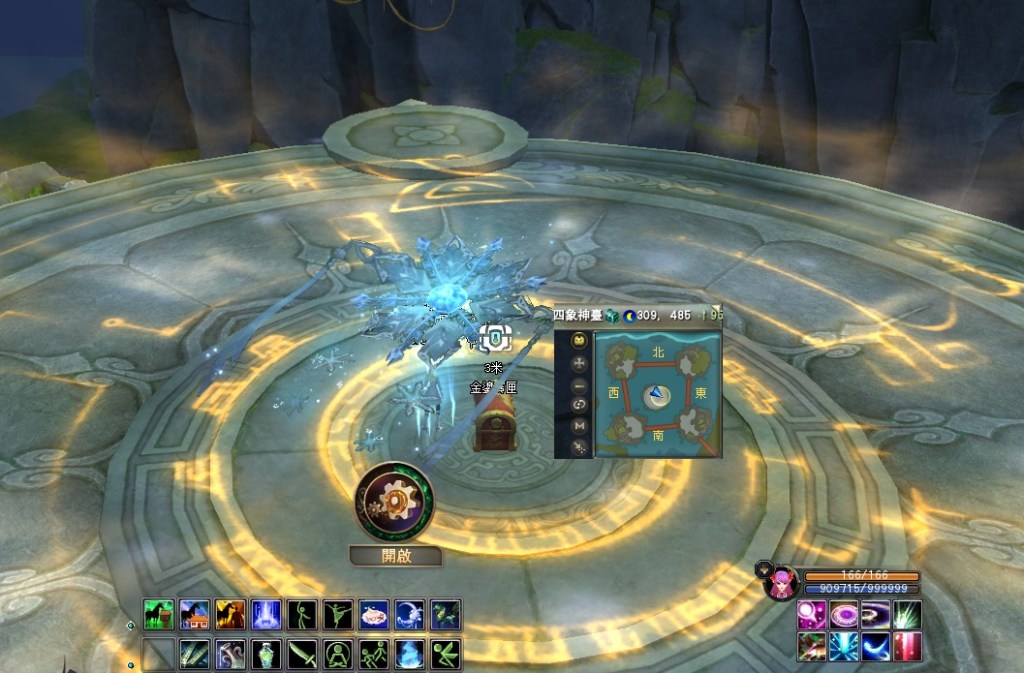Use the crescent moon skill icon

(876, 646)
